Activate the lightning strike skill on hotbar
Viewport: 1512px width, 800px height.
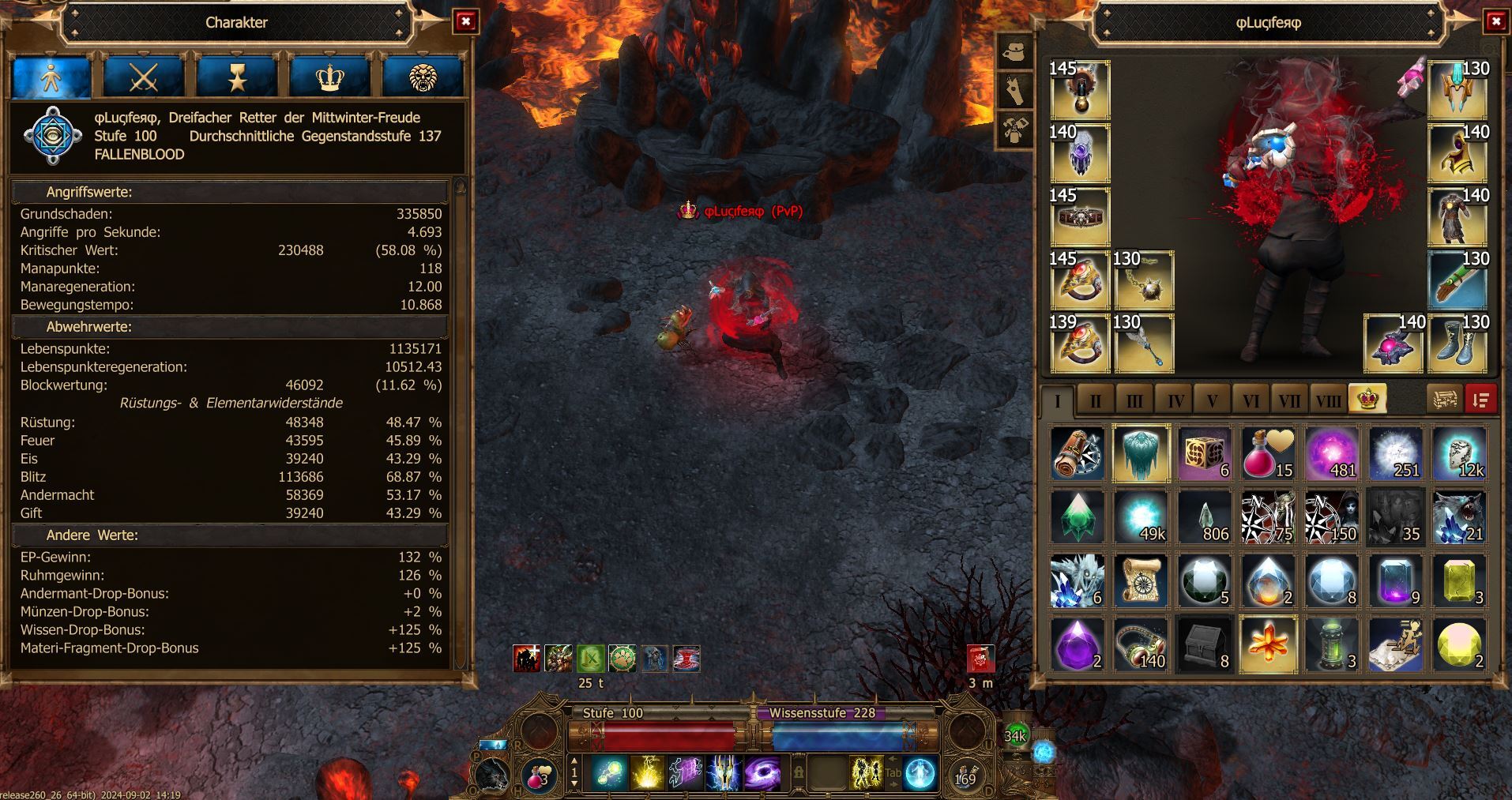point(648,772)
